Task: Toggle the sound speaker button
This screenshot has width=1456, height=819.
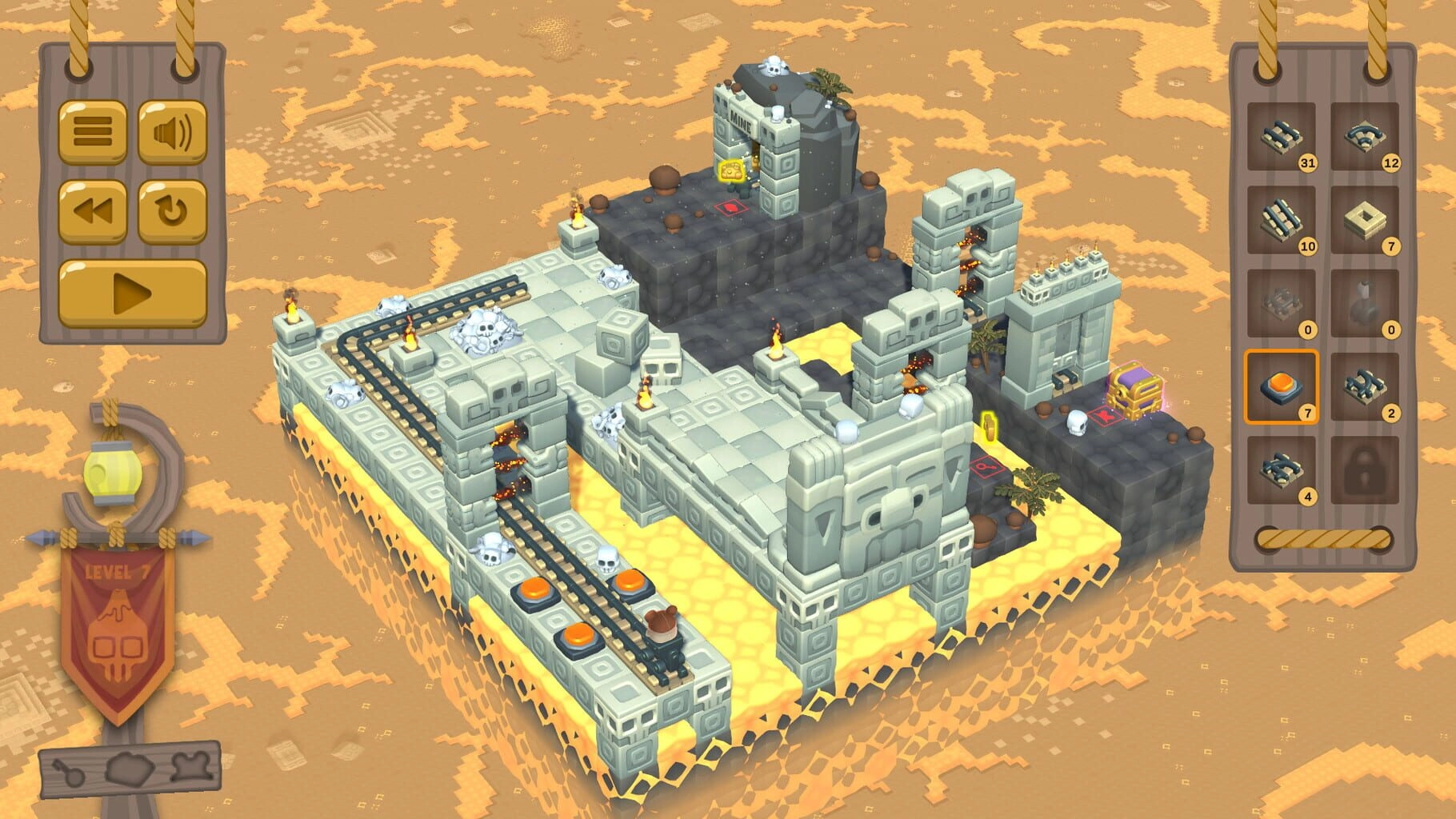Action: [x=173, y=132]
